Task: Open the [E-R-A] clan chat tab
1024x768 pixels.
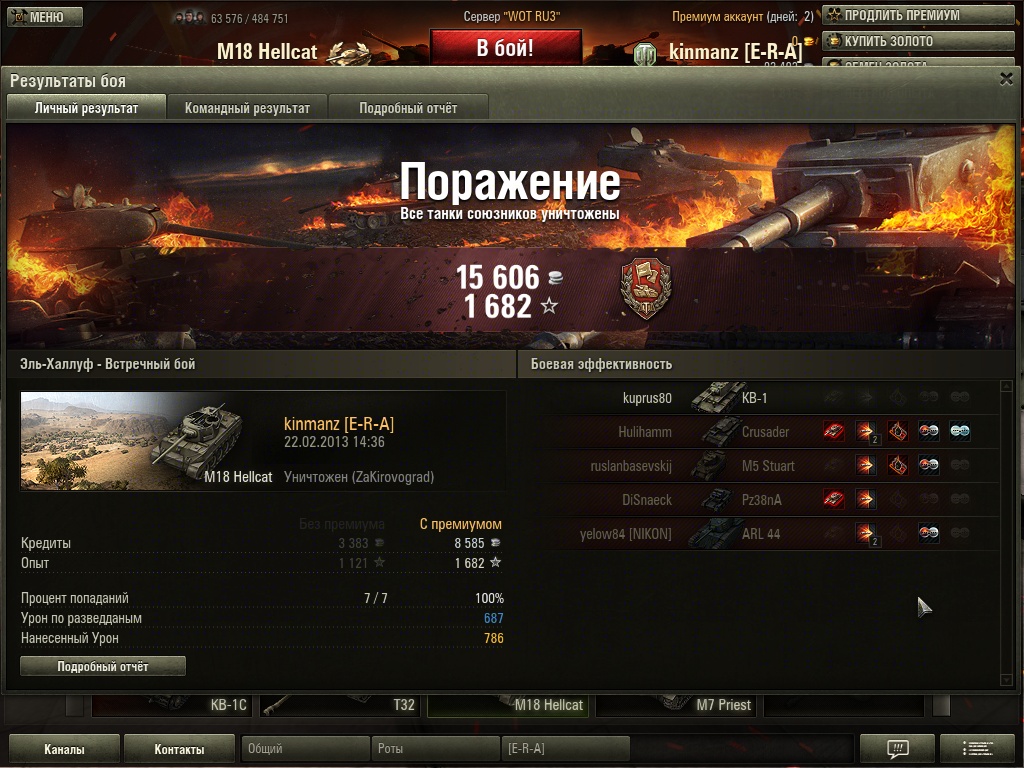Action: tap(565, 749)
